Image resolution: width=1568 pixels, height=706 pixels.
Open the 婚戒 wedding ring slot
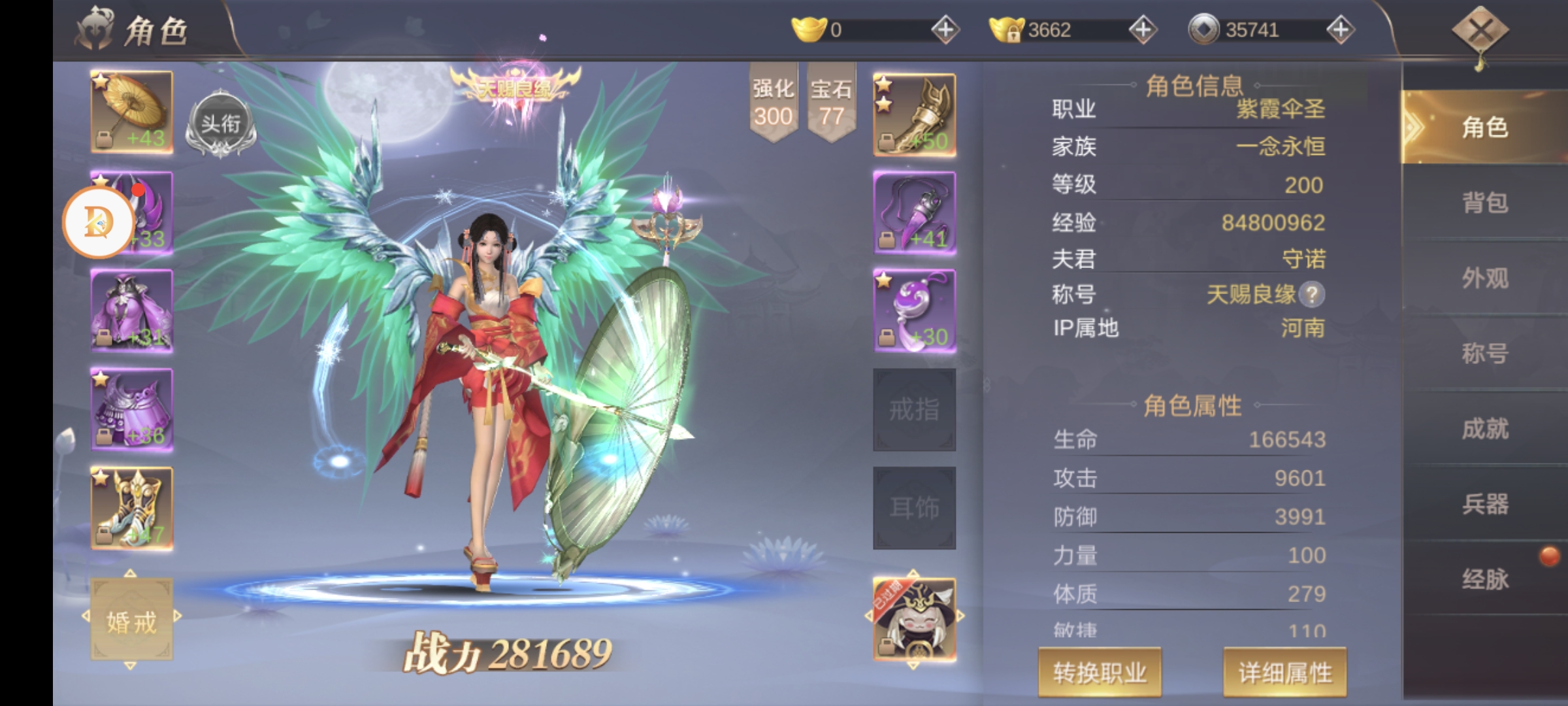[x=132, y=620]
